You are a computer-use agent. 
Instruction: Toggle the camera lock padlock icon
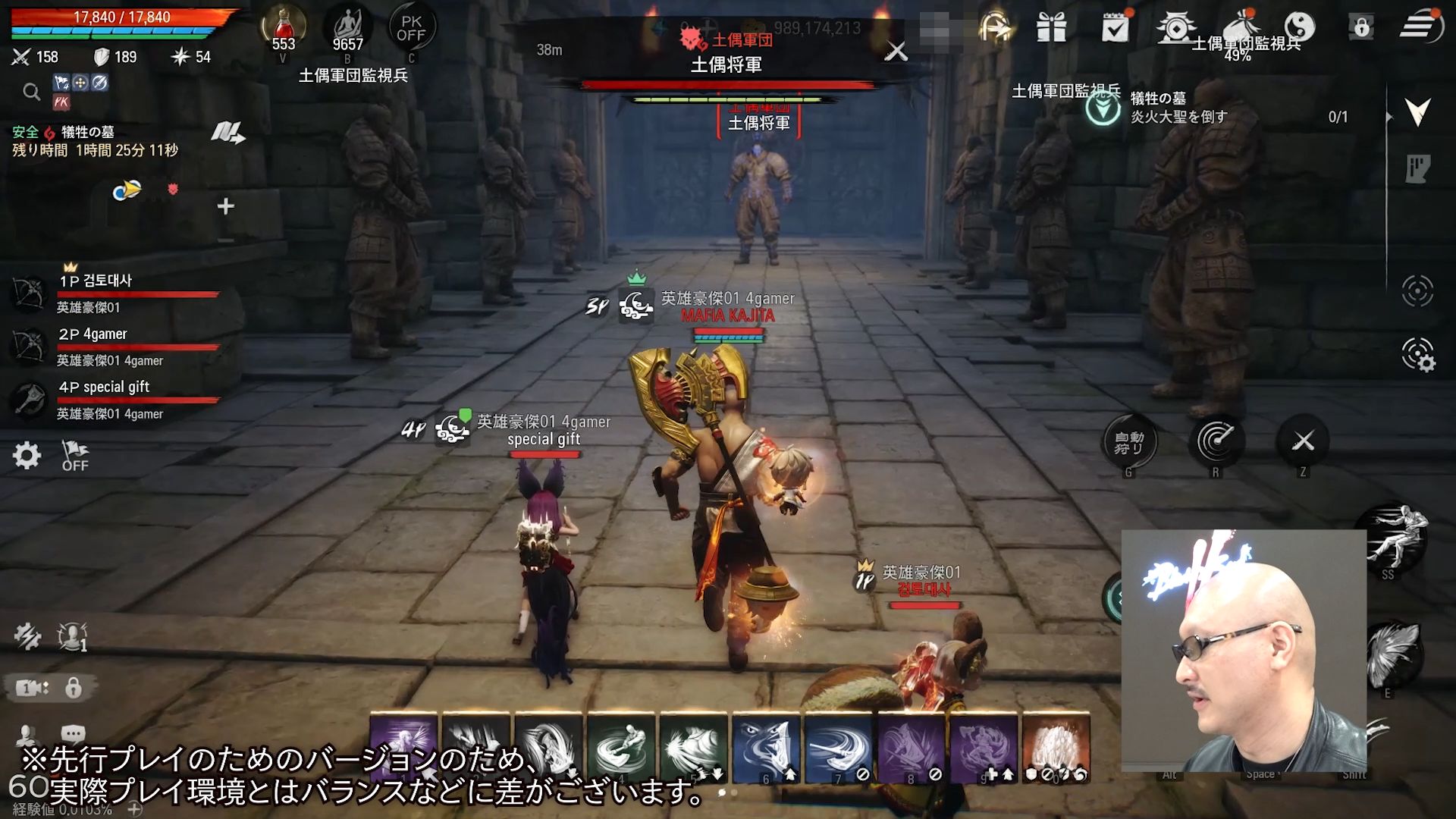(x=74, y=688)
